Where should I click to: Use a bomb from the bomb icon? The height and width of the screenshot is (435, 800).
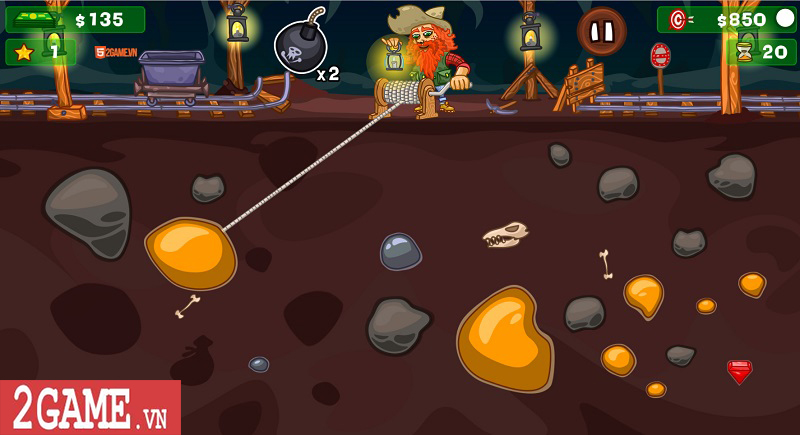click(300, 47)
